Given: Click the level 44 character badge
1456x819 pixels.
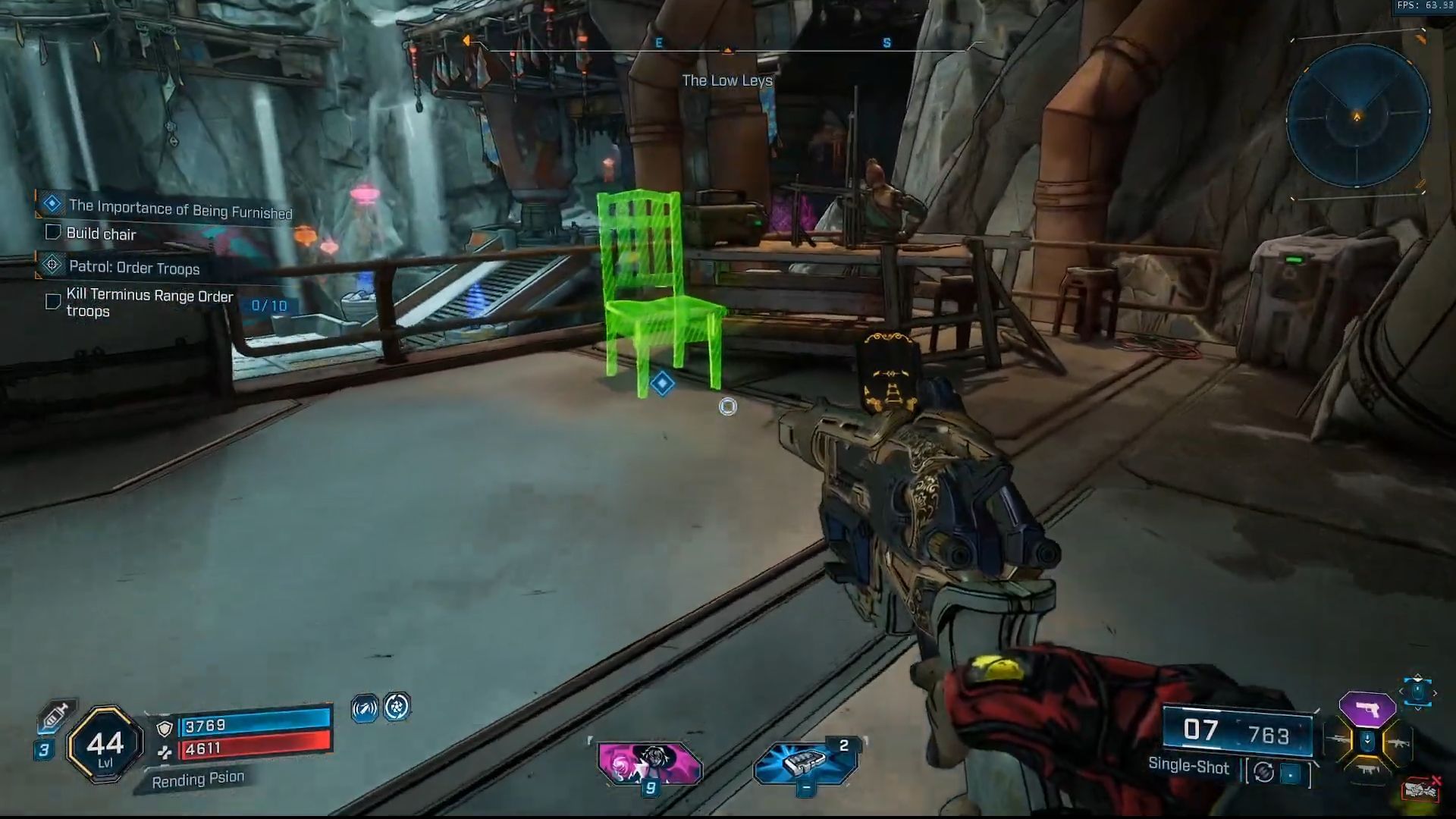Looking at the screenshot, I should point(105,745).
